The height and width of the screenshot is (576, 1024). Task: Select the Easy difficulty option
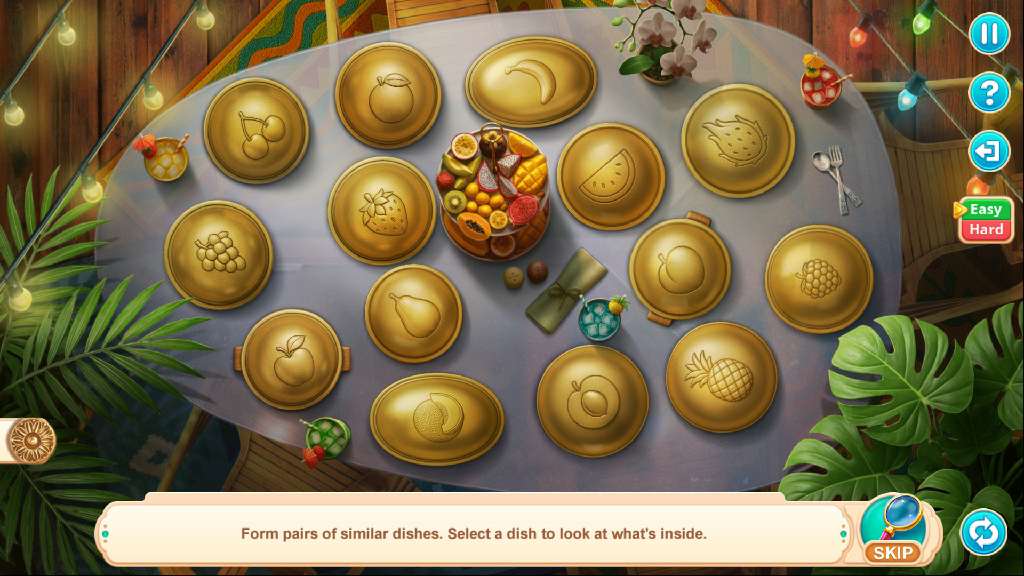tap(986, 209)
